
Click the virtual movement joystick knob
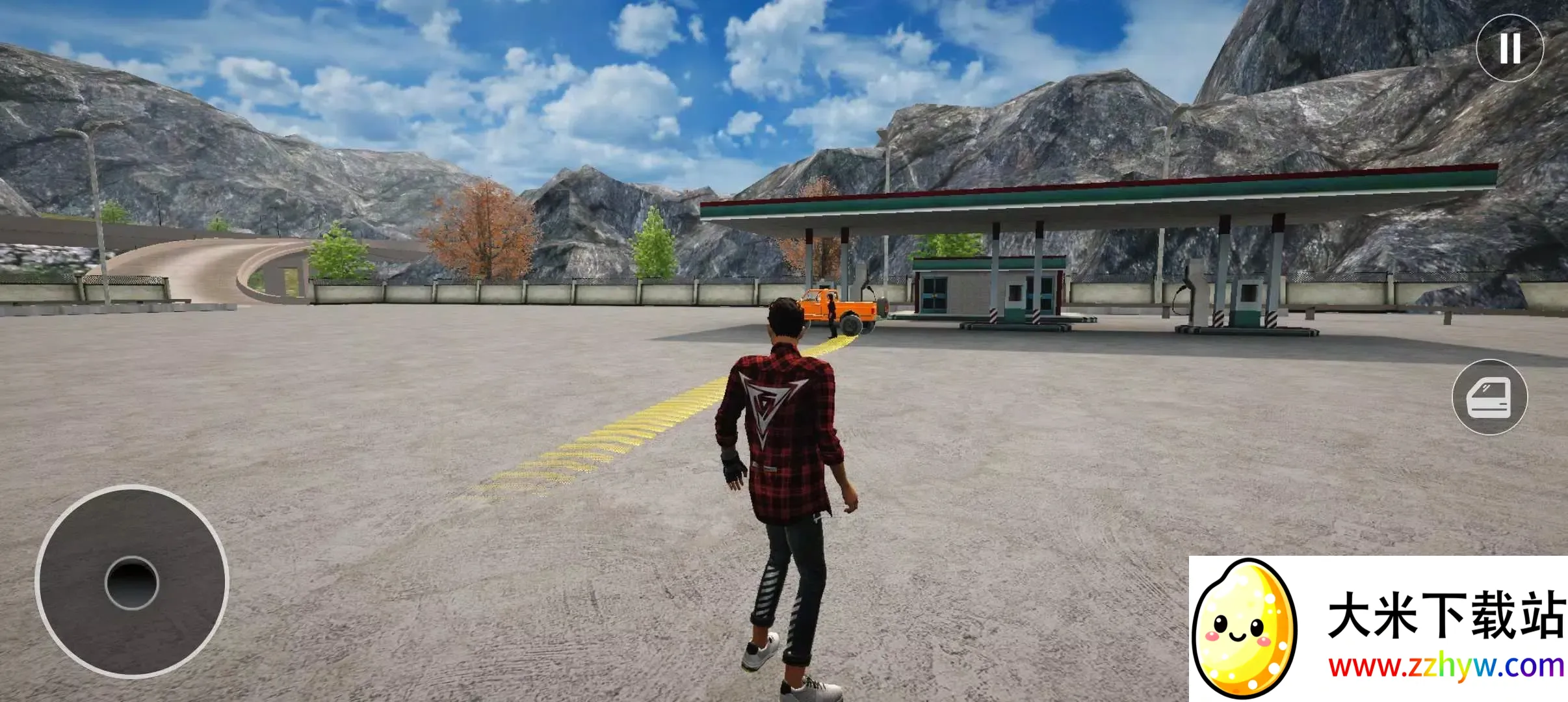point(132,583)
